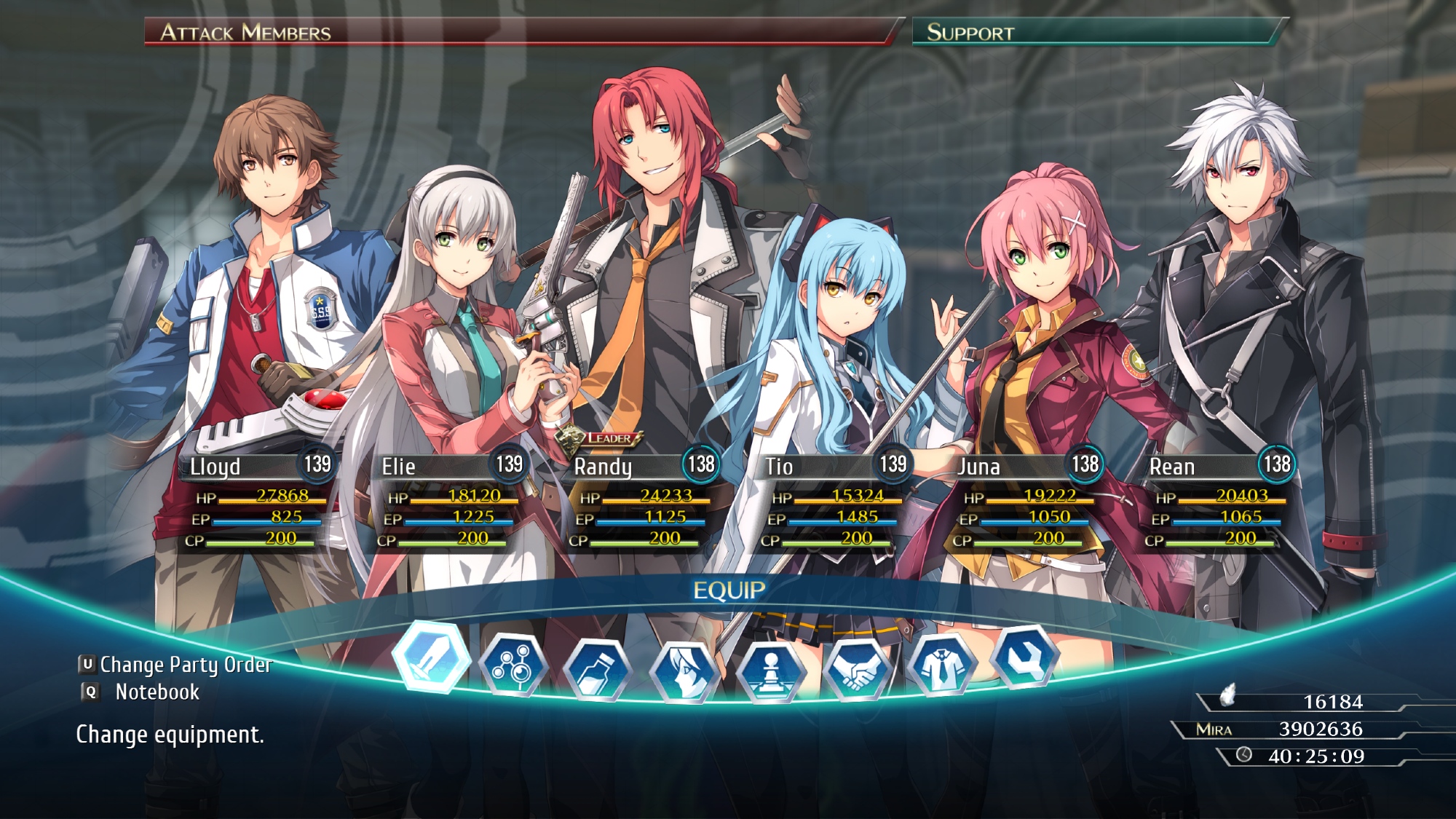
Task: Select Rean's support member panel
Action: coord(1216,501)
